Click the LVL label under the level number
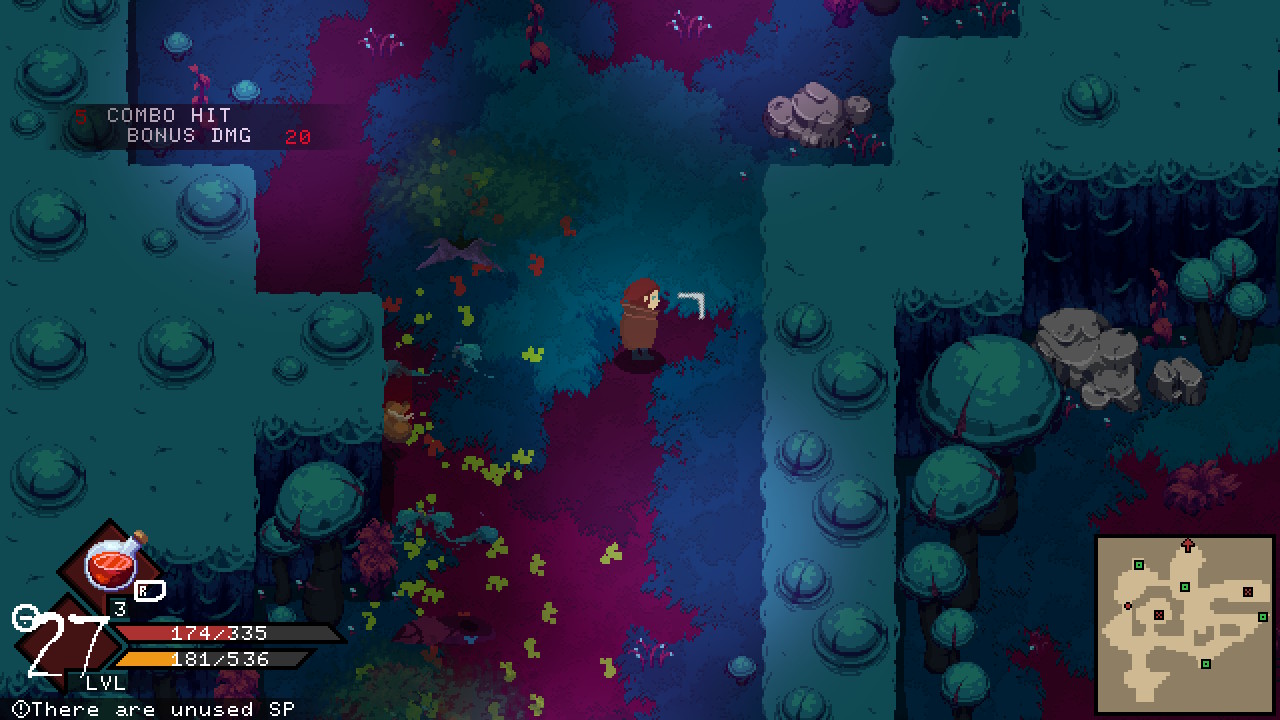 [104, 682]
